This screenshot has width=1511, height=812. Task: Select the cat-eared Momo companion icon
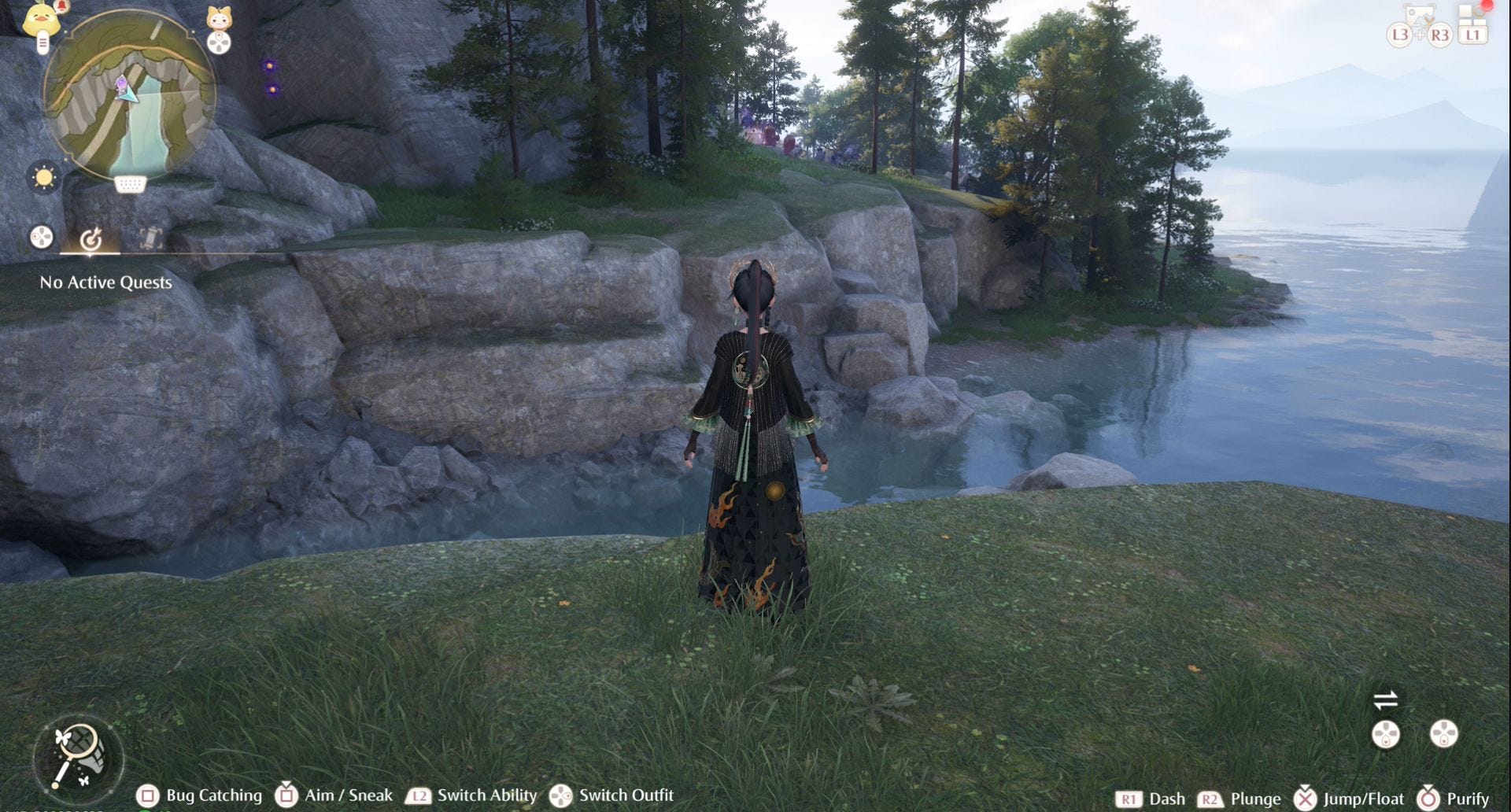pos(219,17)
